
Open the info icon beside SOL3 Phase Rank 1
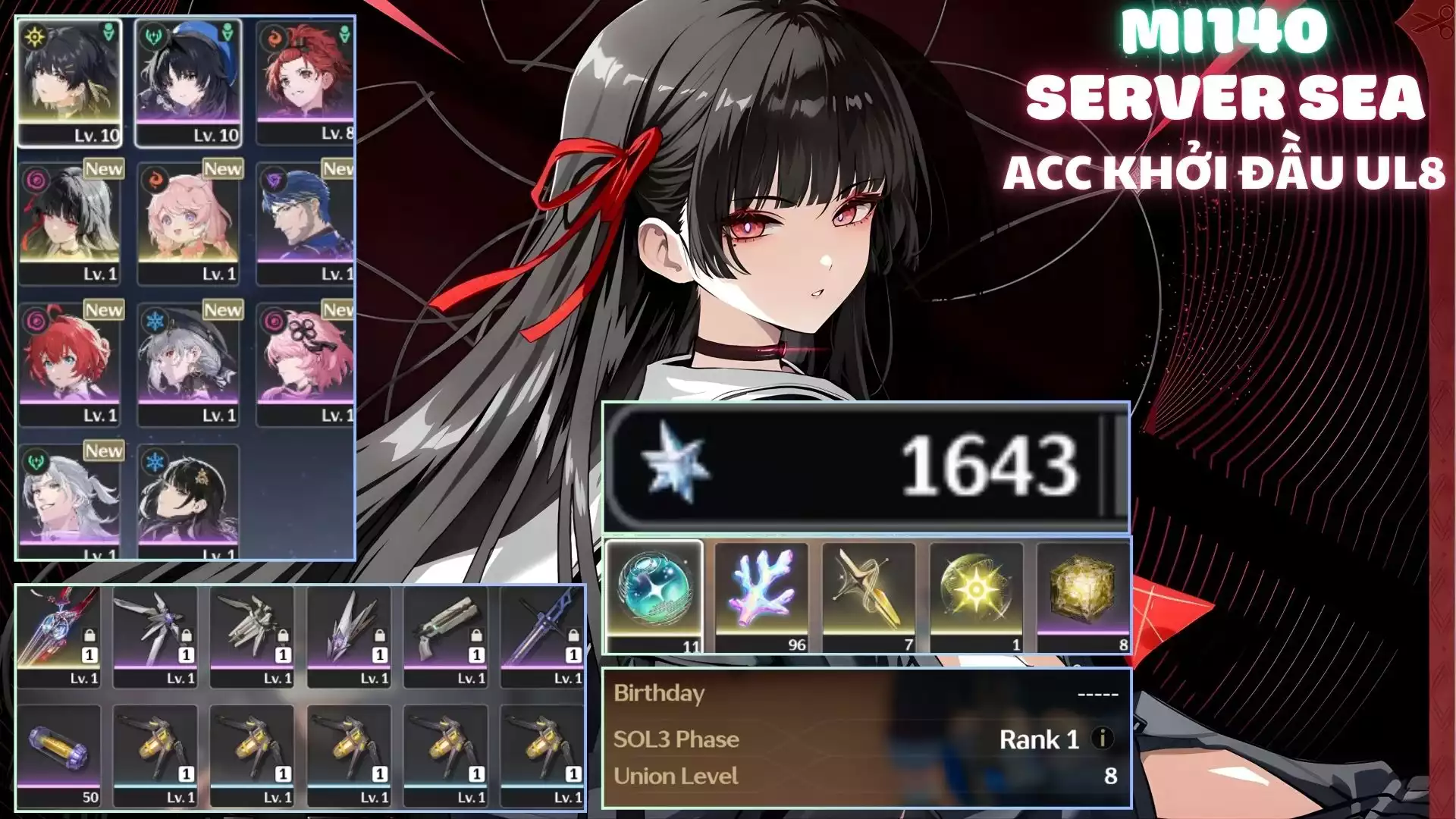(x=1103, y=738)
